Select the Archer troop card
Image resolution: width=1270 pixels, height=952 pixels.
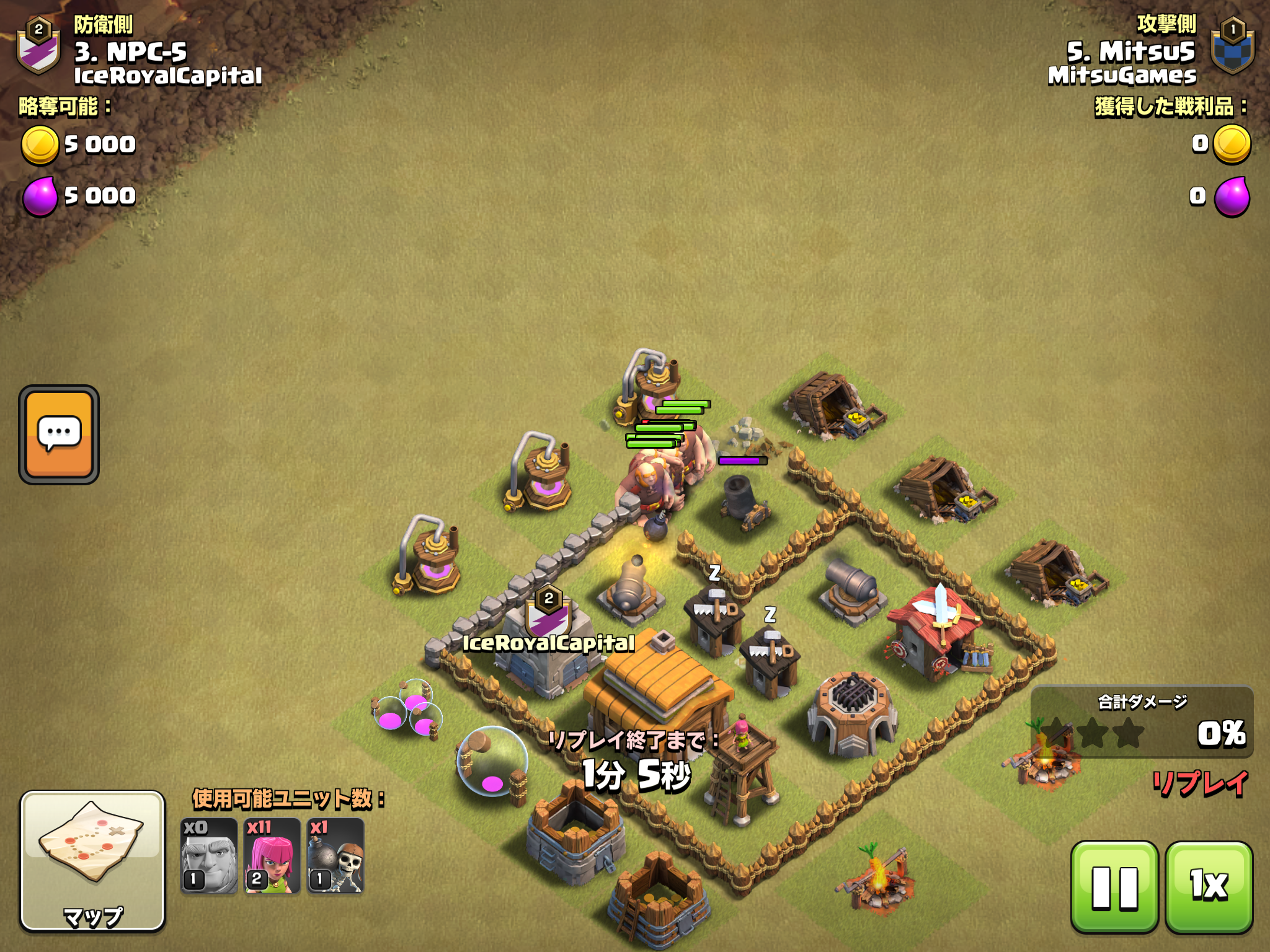(272, 857)
